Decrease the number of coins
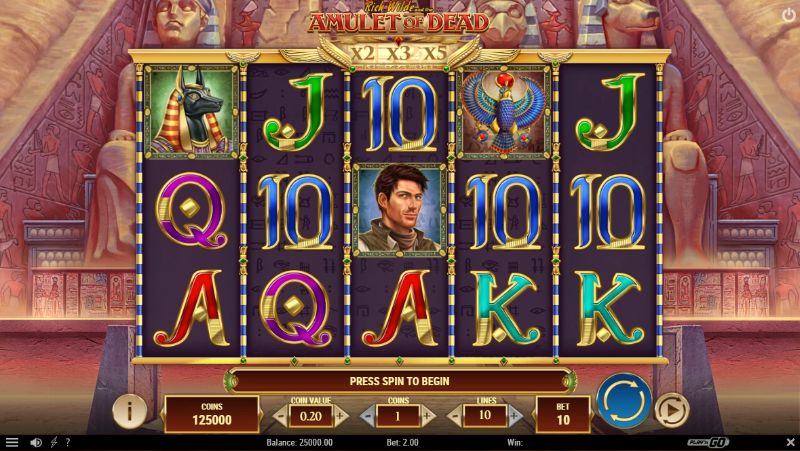 [366, 414]
